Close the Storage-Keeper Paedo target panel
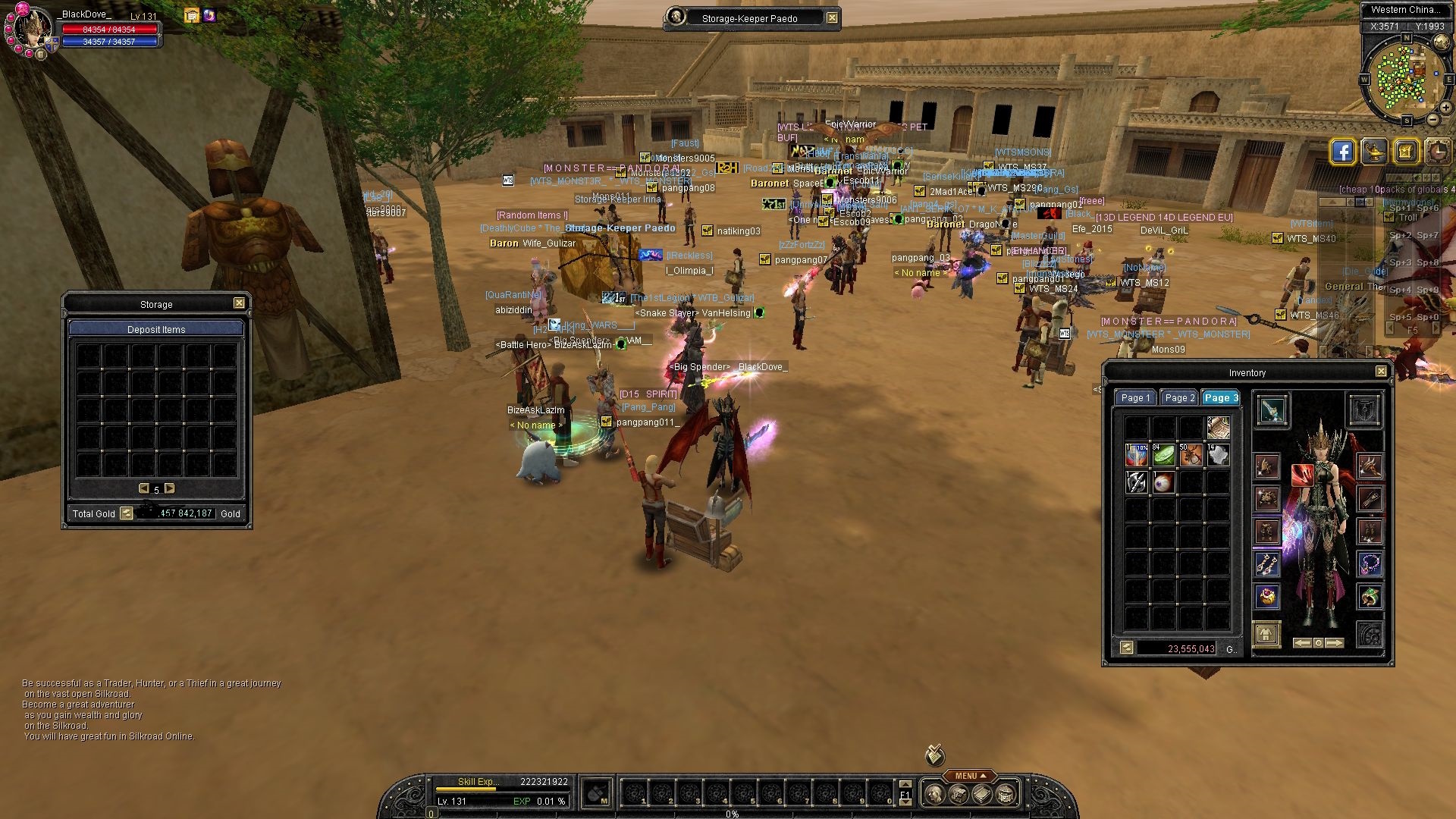Screen dimensions: 1456x819 pyautogui.click(x=832, y=18)
